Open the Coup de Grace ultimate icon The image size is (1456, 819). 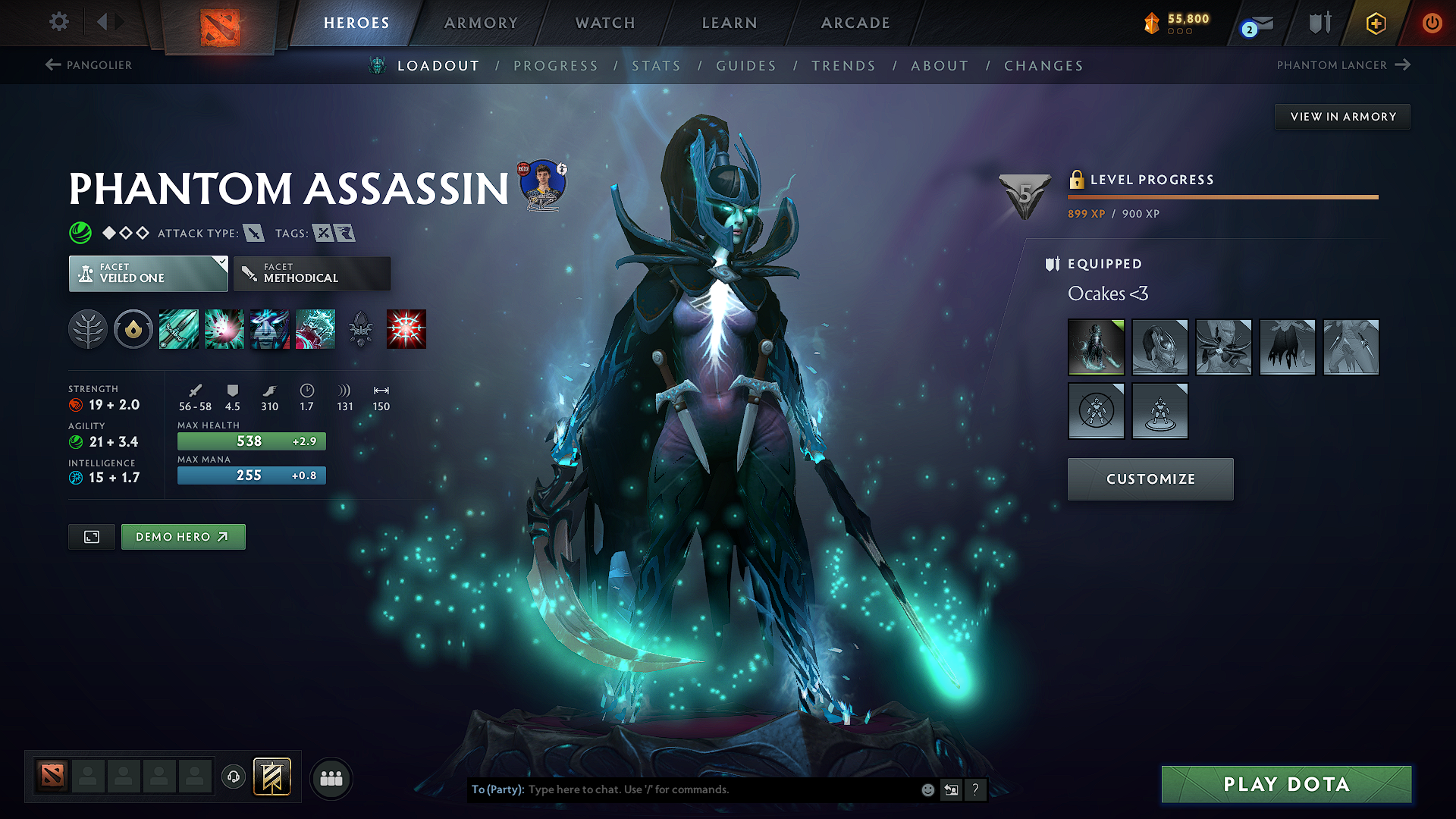pyautogui.click(x=406, y=328)
